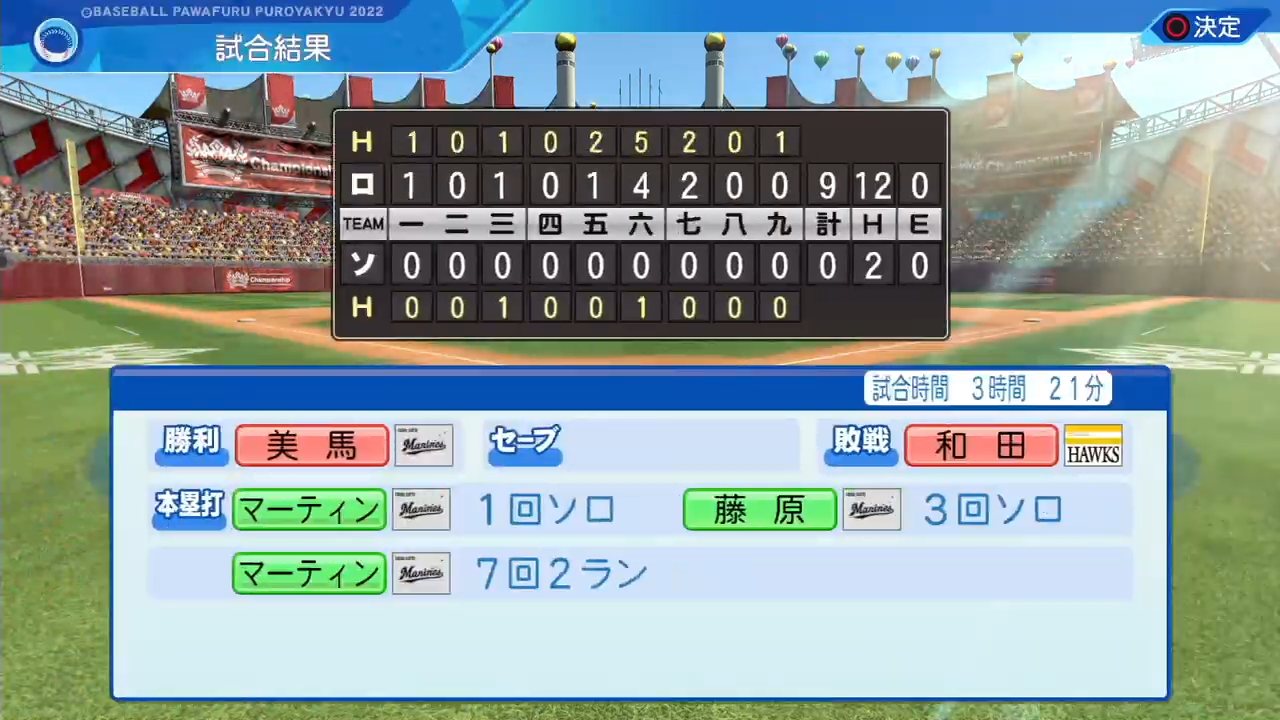Select the 試合時間 3時間21分 display

coord(987,390)
